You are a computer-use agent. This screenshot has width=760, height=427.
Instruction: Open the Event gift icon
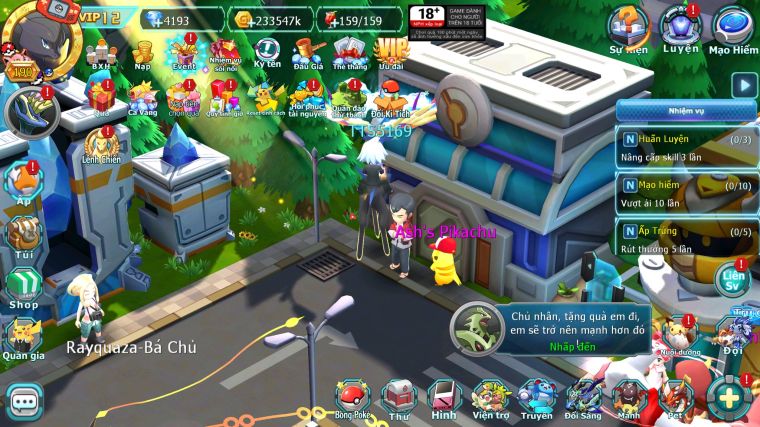click(184, 52)
